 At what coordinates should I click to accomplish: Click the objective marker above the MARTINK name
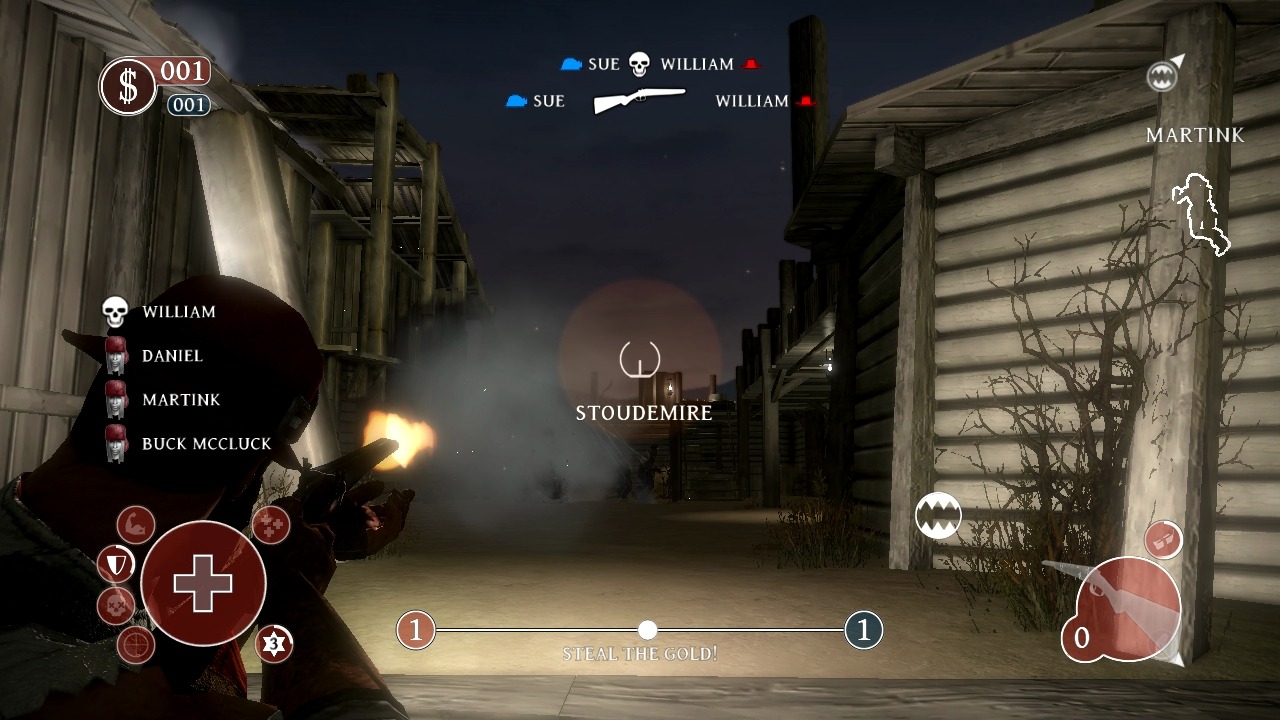(1162, 75)
